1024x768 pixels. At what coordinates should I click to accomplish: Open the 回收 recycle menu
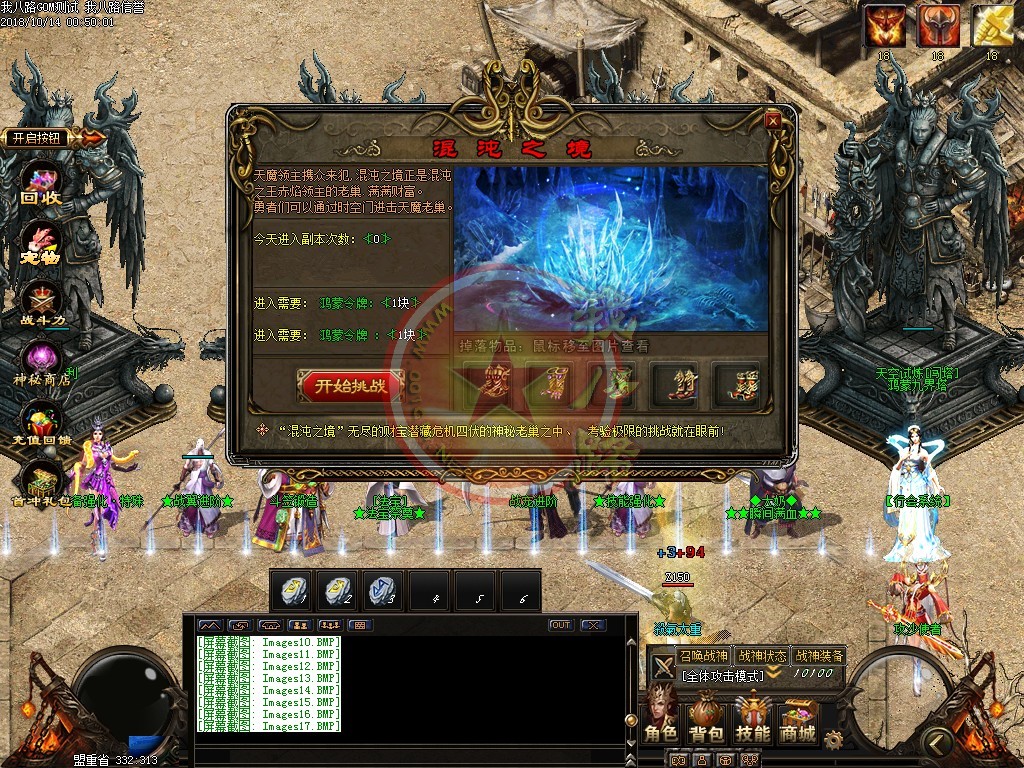point(42,183)
